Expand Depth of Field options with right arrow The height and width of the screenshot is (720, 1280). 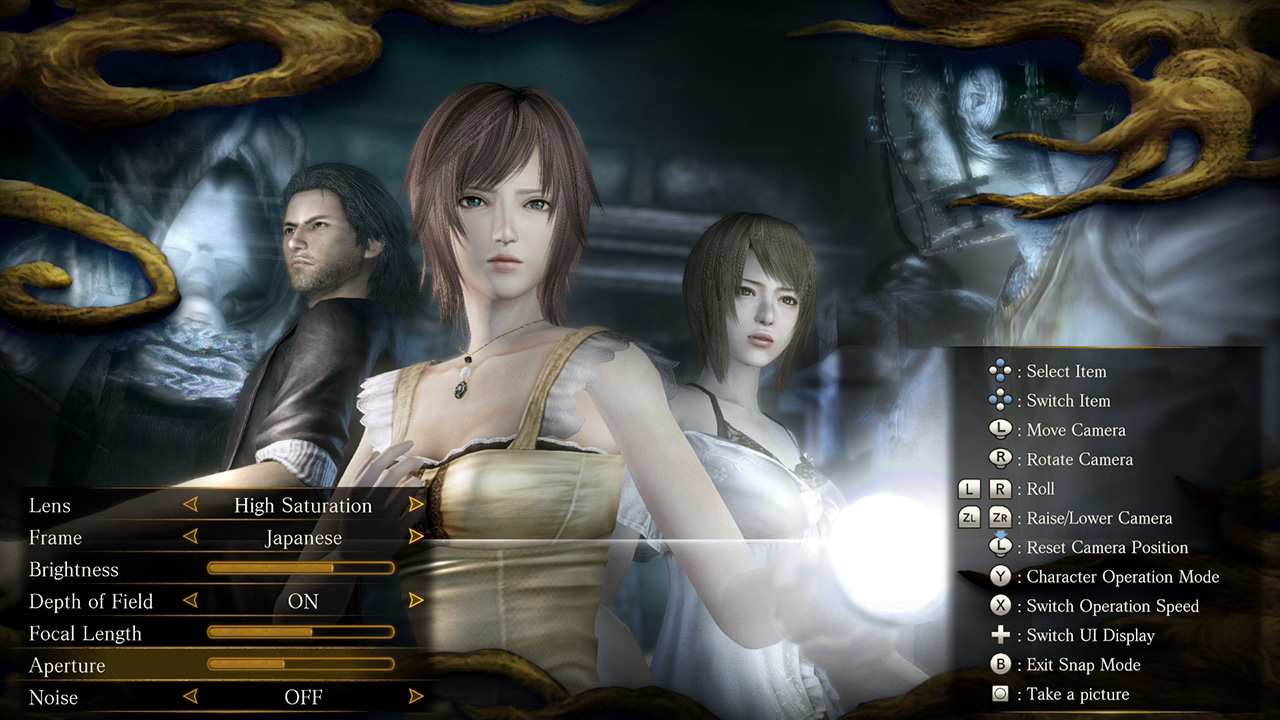click(x=416, y=601)
